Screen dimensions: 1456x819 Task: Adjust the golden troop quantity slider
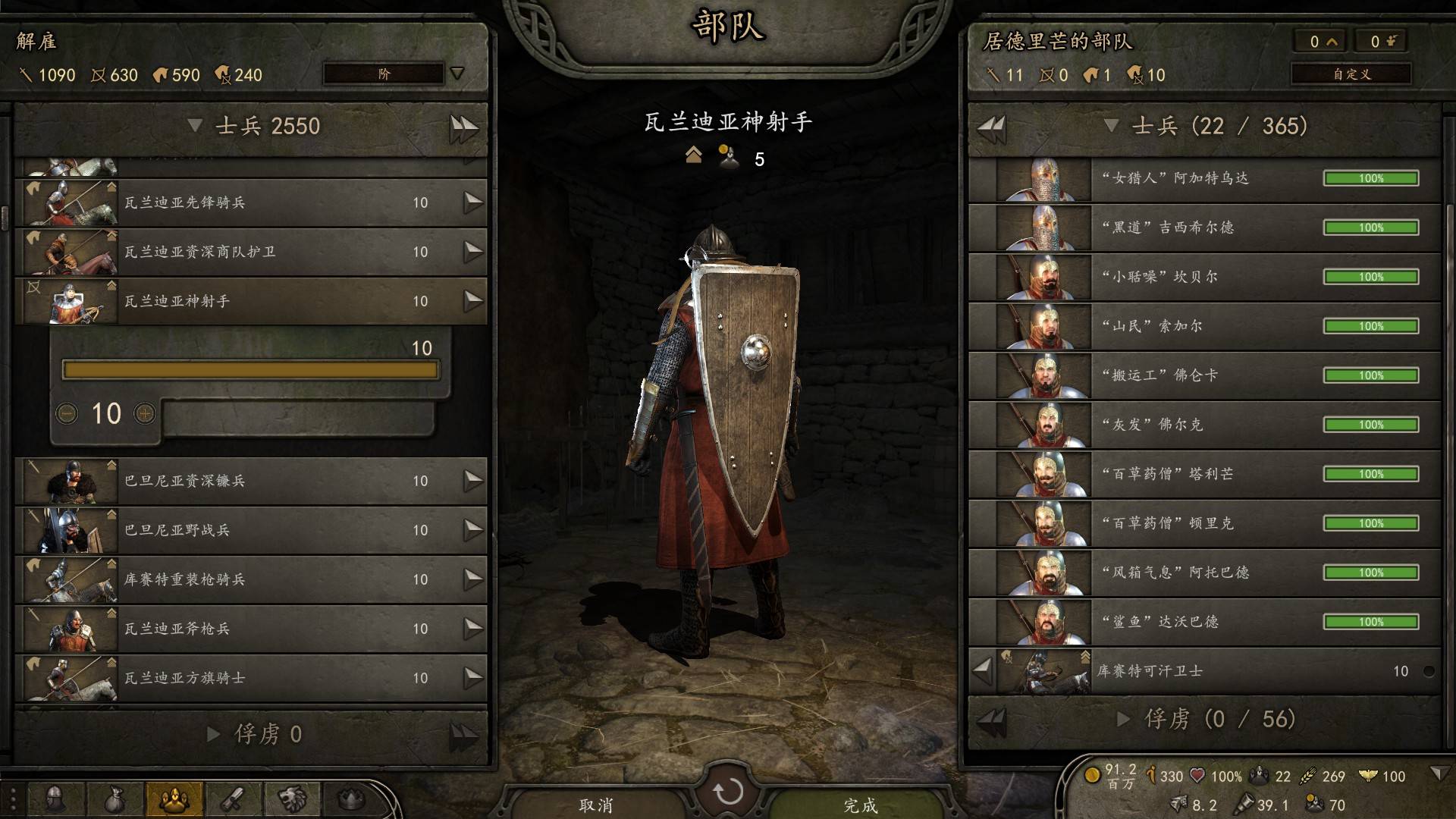[250, 370]
